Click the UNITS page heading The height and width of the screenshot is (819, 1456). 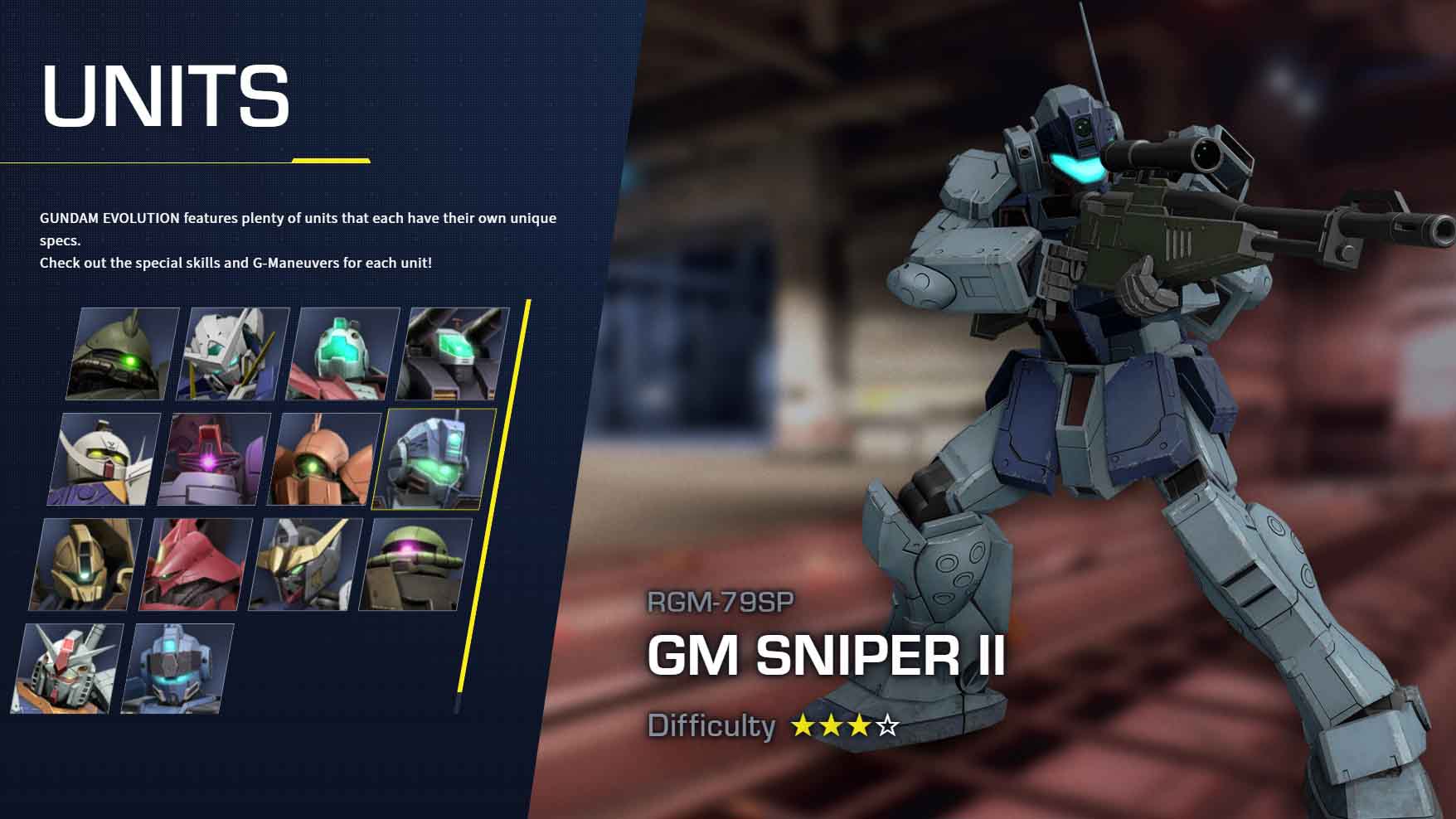(166, 95)
